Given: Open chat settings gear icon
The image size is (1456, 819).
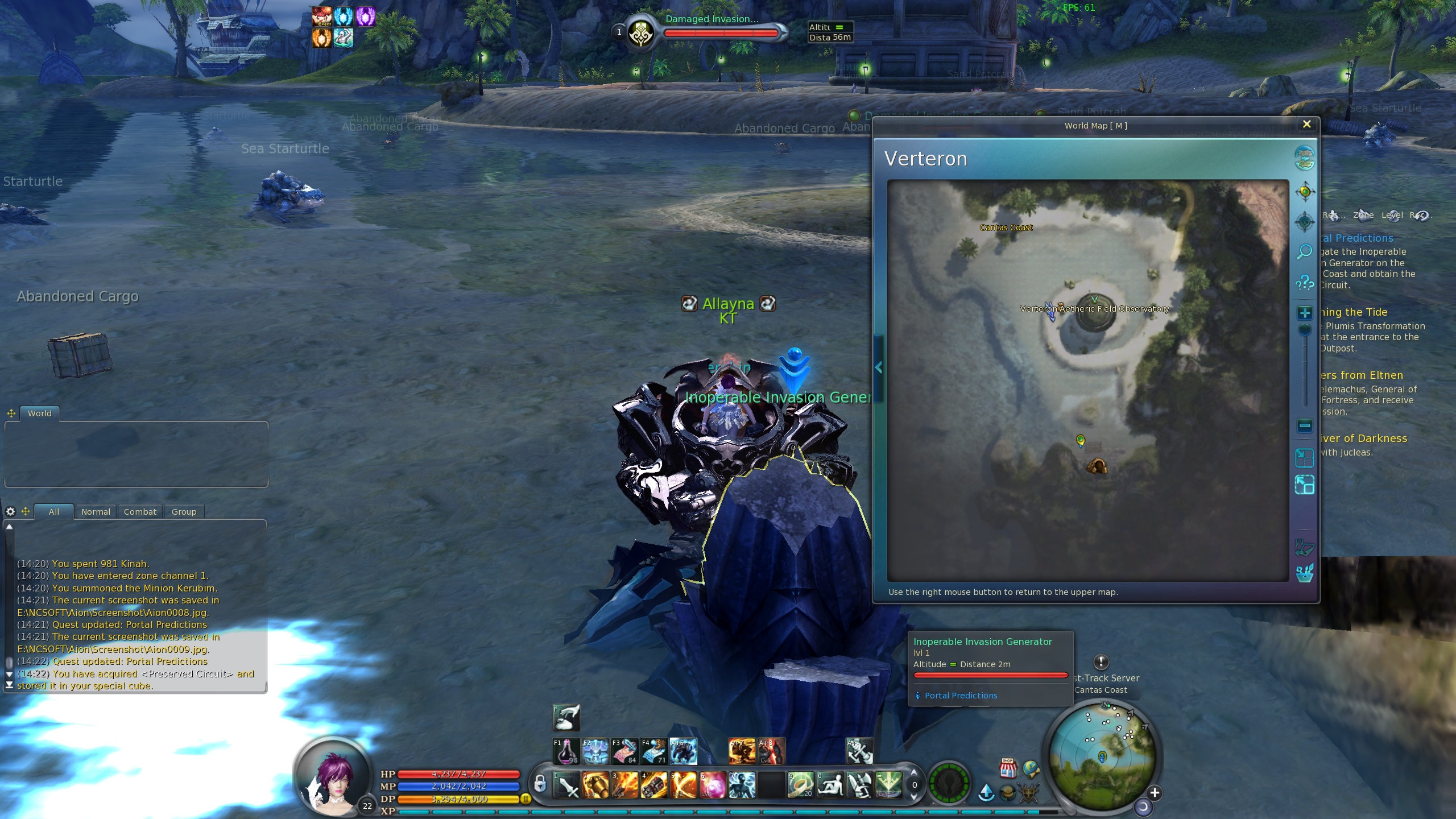Looking at the screenshot, I should pos(10,512).
